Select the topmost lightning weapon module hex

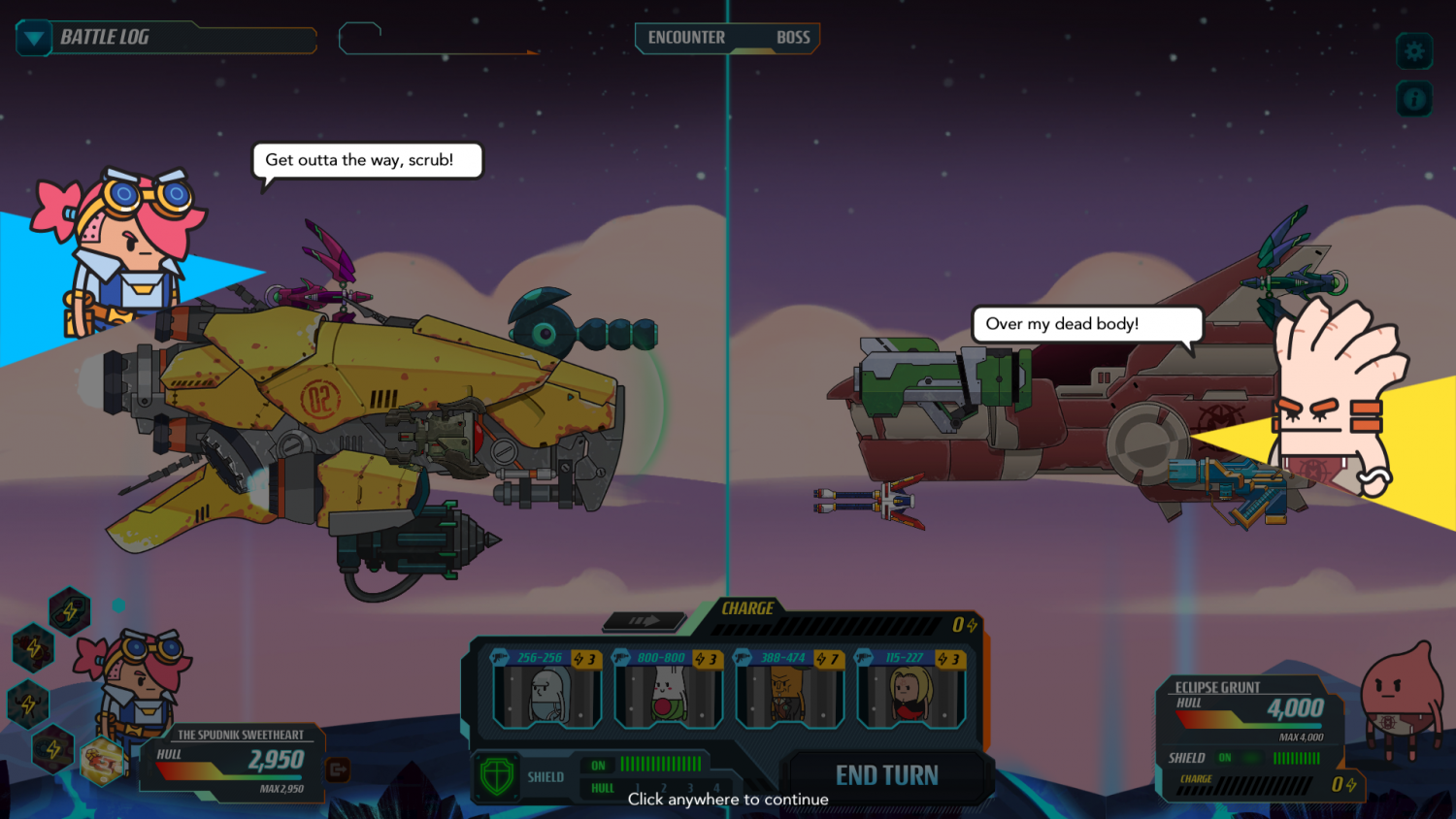pyautogui.click(x=70, y=612)
